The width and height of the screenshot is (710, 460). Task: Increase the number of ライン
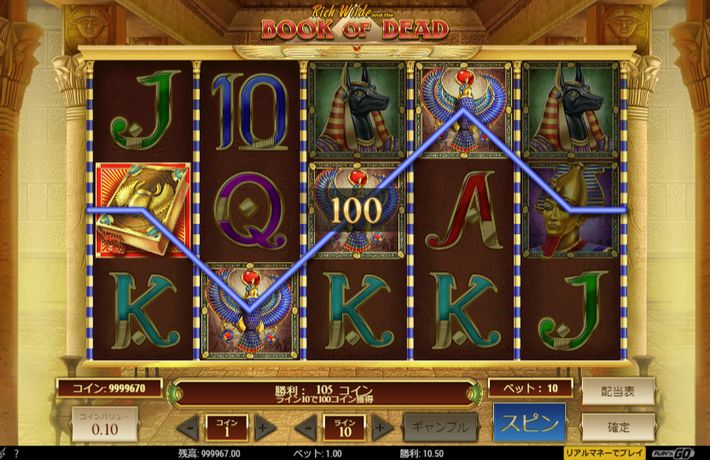pyautogui.click(x=379, y=427)
